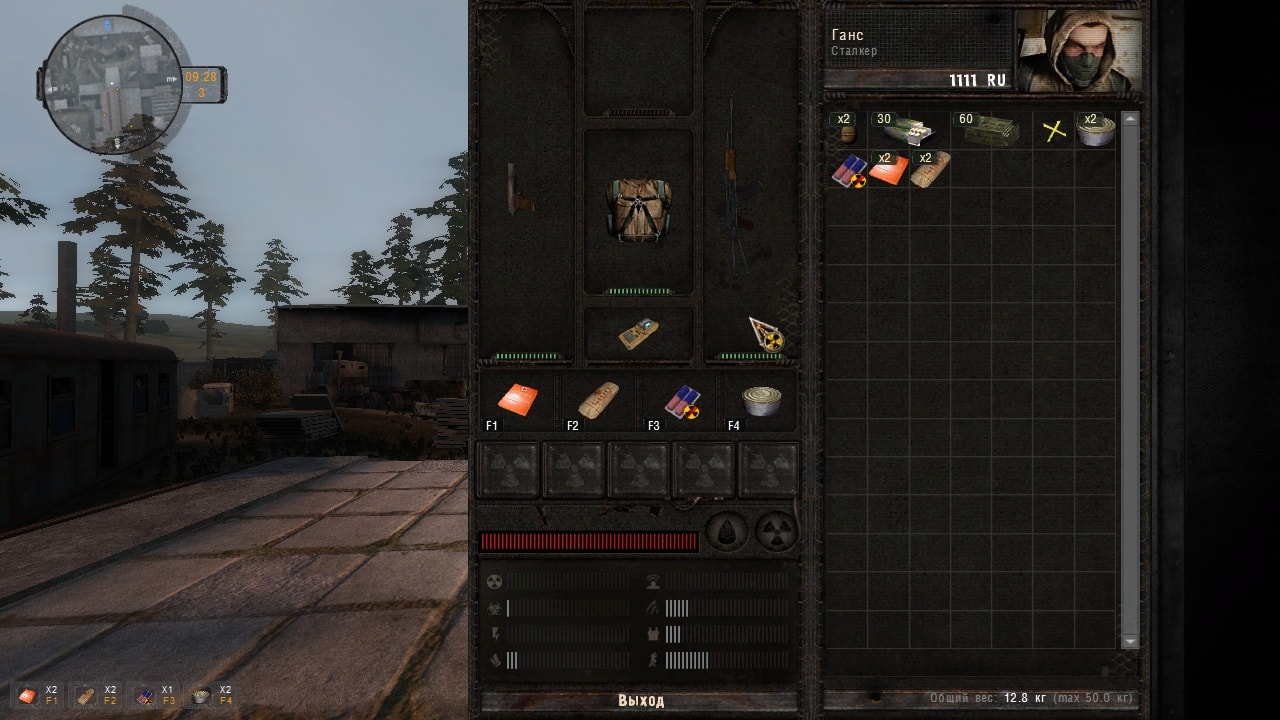Screen dimensions: 1280x720
Task: Select the yellow cross item in the backpack
Action: pyautogui.click(x=1054, y=130)
